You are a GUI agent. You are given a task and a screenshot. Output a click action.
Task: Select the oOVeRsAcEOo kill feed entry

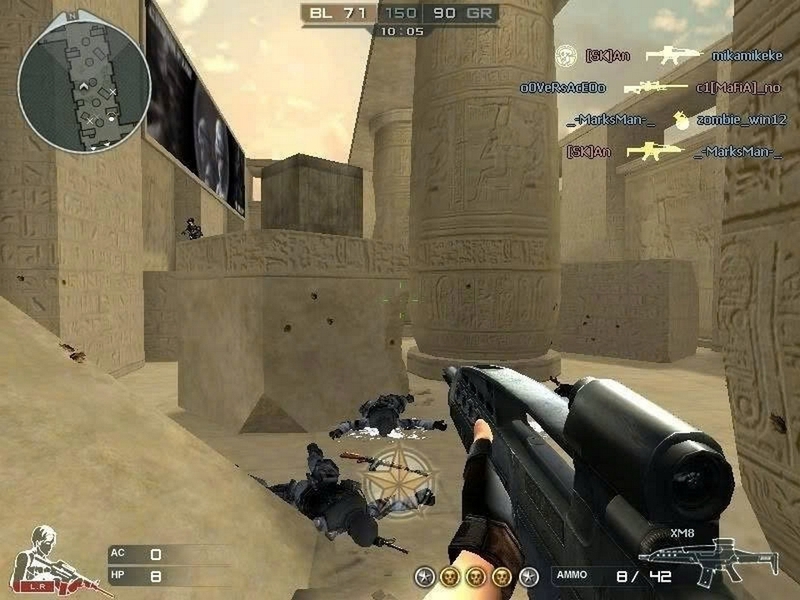click(x=563, y=87)
